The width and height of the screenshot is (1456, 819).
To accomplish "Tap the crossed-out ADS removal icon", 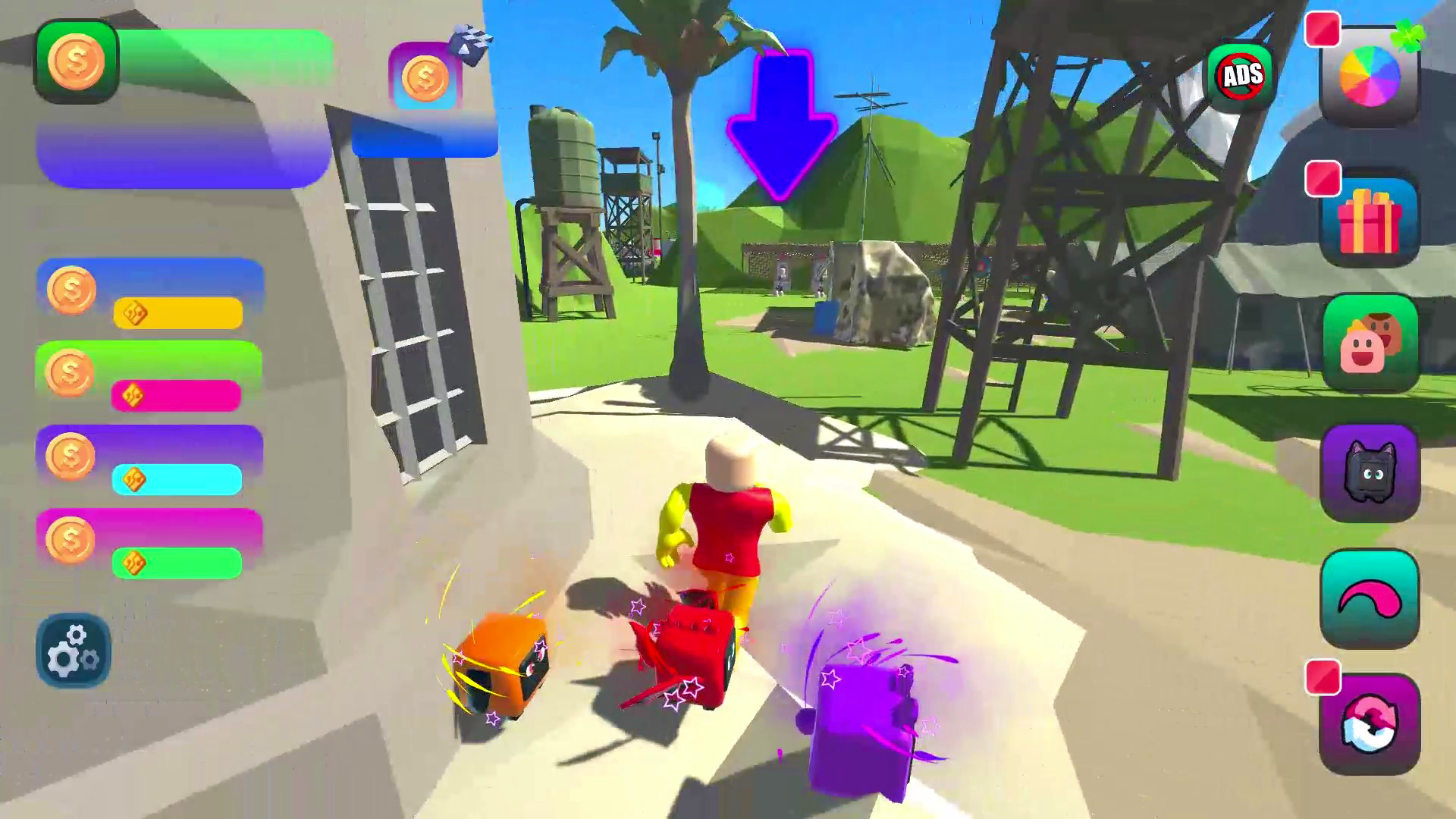I will click(1242, 74).
